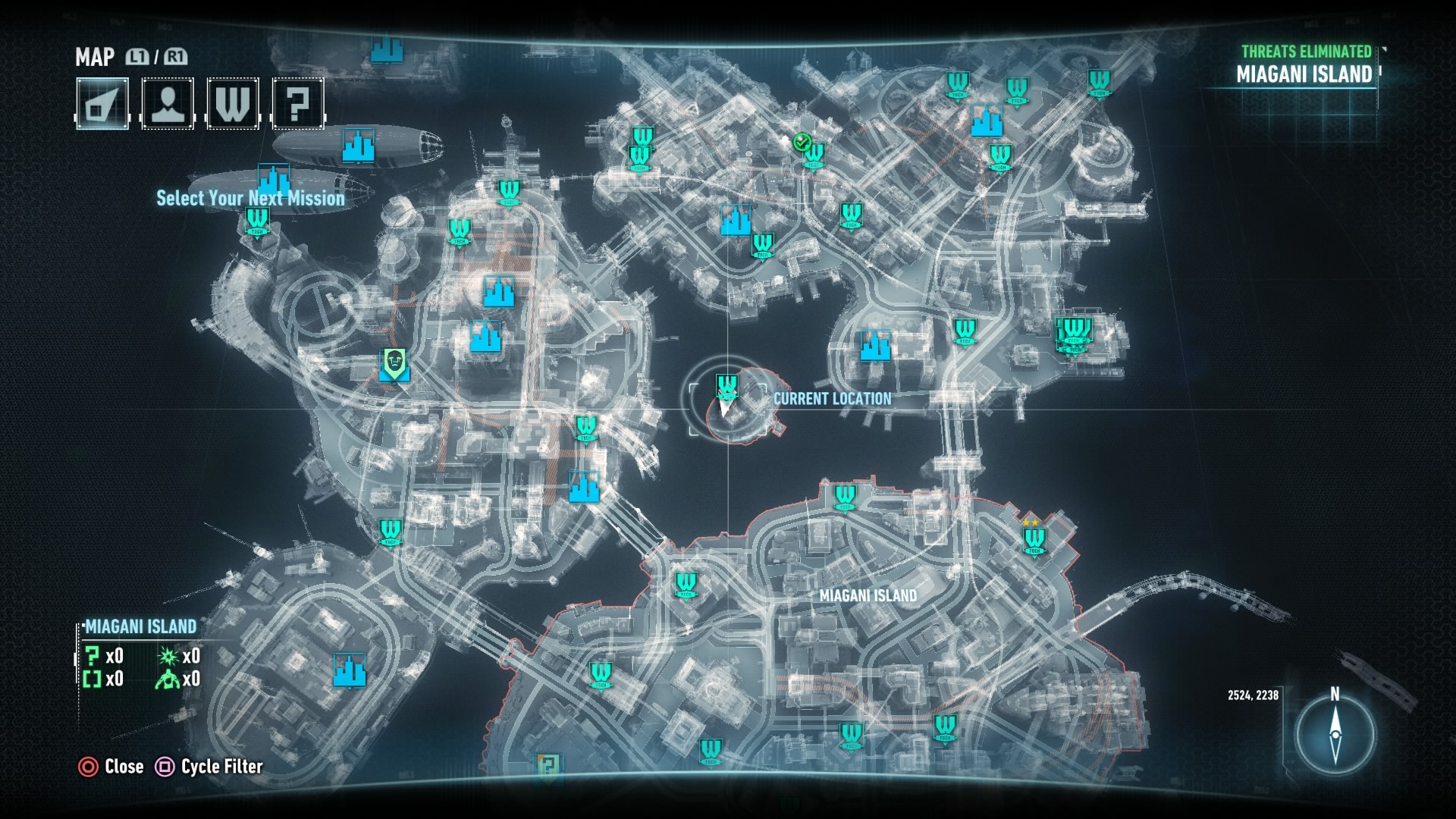The height and width of the screenshot is (819, 1456).
Task: Click the Riddler question mark map marker
Action: coord(548,766)
